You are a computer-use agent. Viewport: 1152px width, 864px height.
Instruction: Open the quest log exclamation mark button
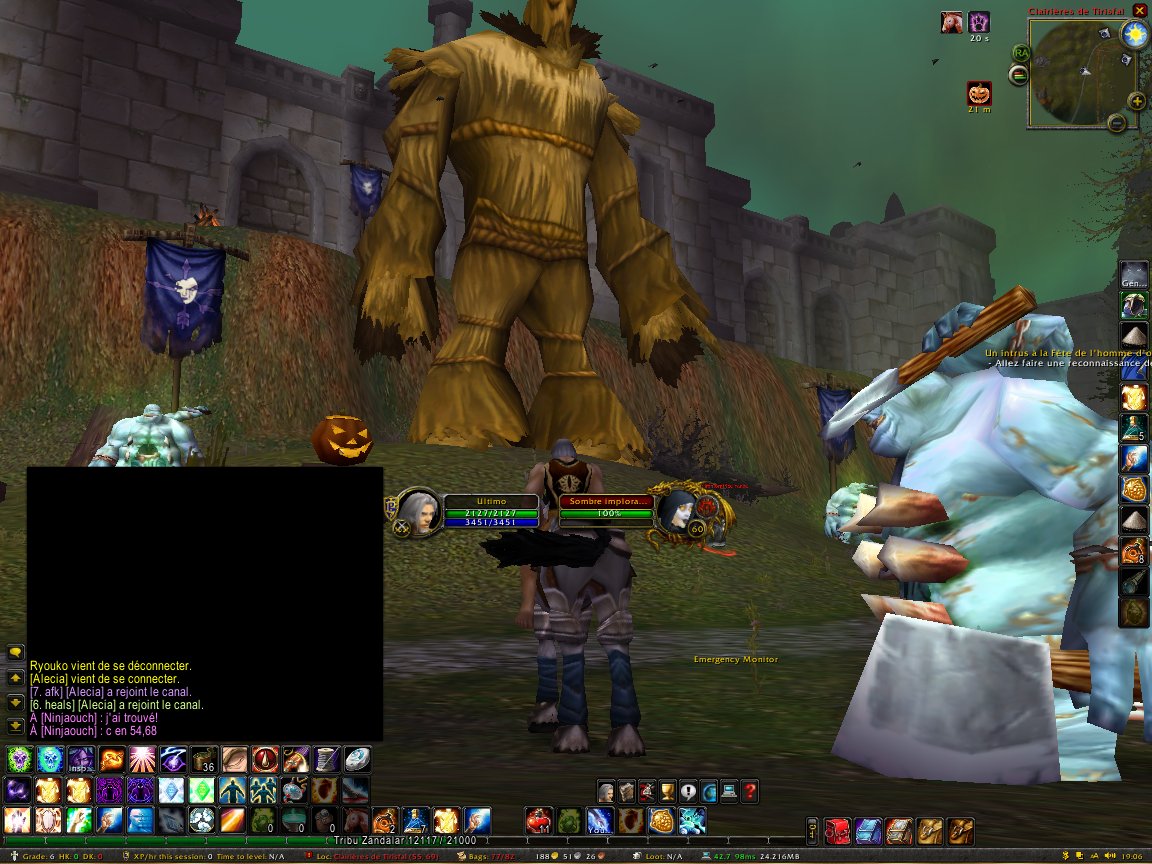pyautogui.click(x=688, y=791)
